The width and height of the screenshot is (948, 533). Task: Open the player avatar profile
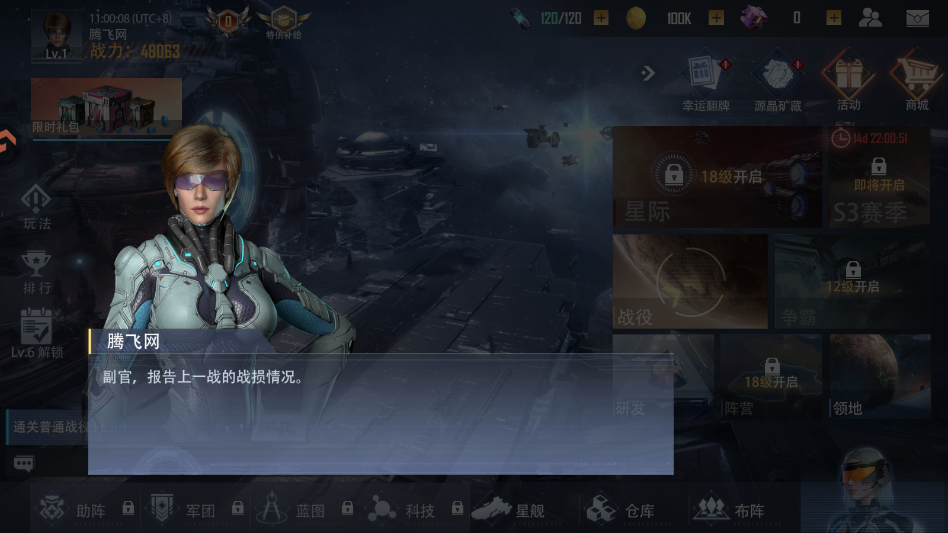[56, 36]
